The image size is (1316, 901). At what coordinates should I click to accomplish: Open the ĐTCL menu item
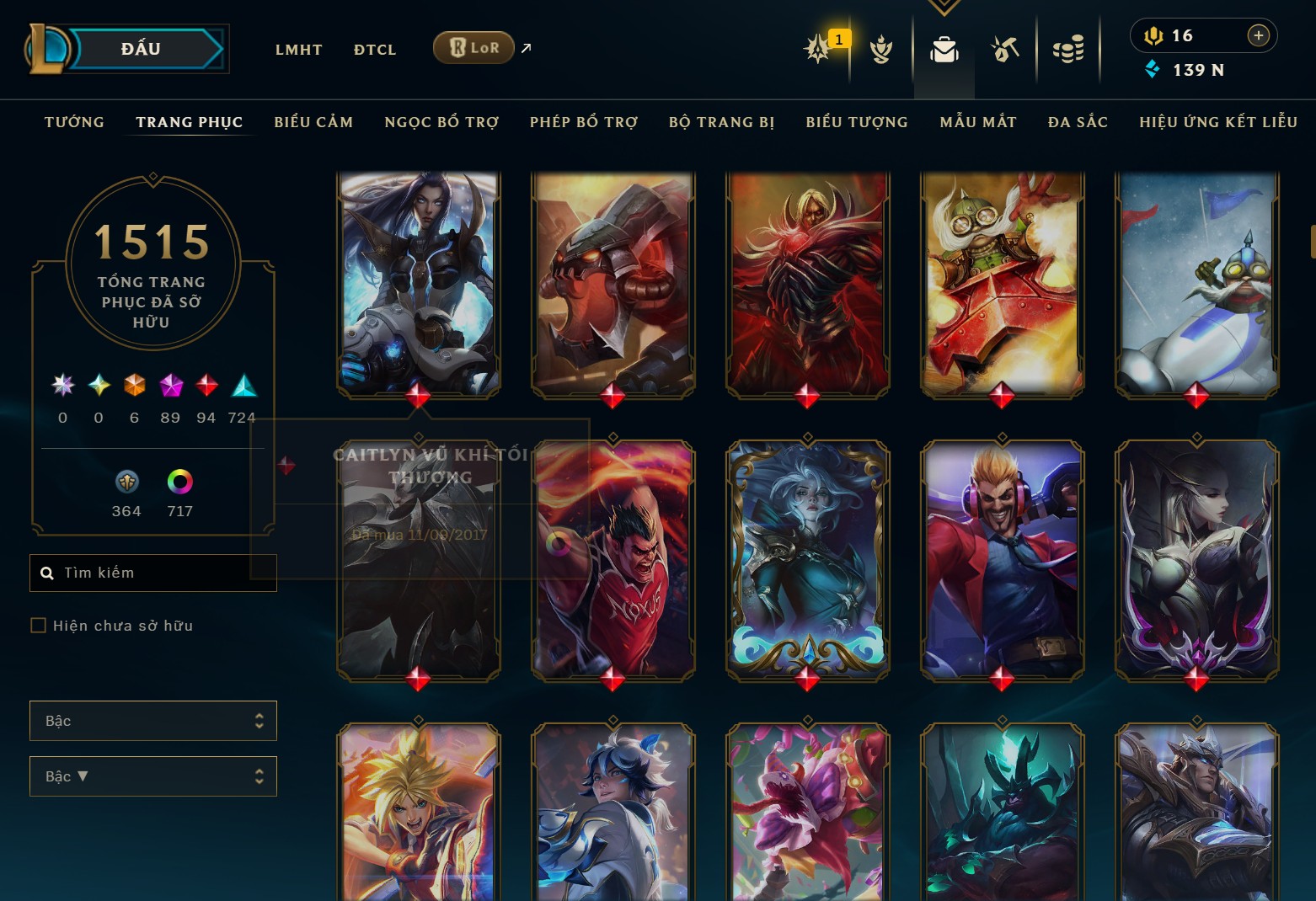375,49
